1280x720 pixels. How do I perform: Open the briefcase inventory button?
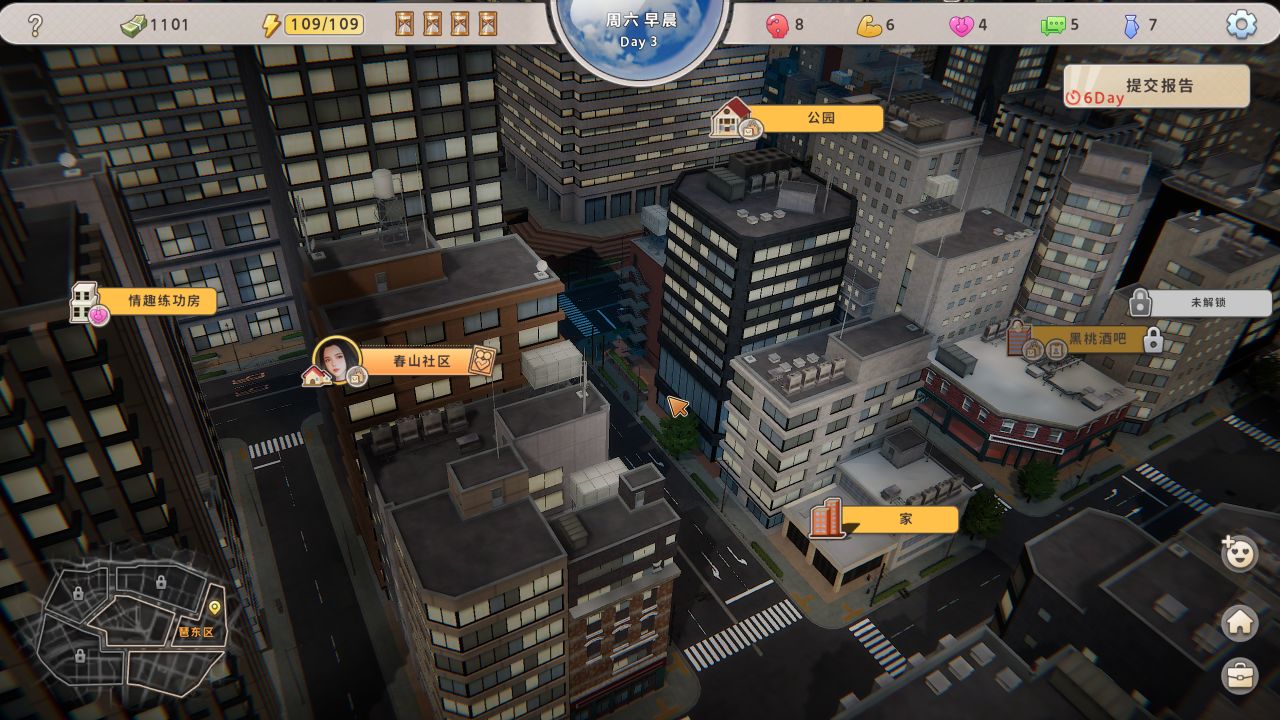pos(1240,677)
